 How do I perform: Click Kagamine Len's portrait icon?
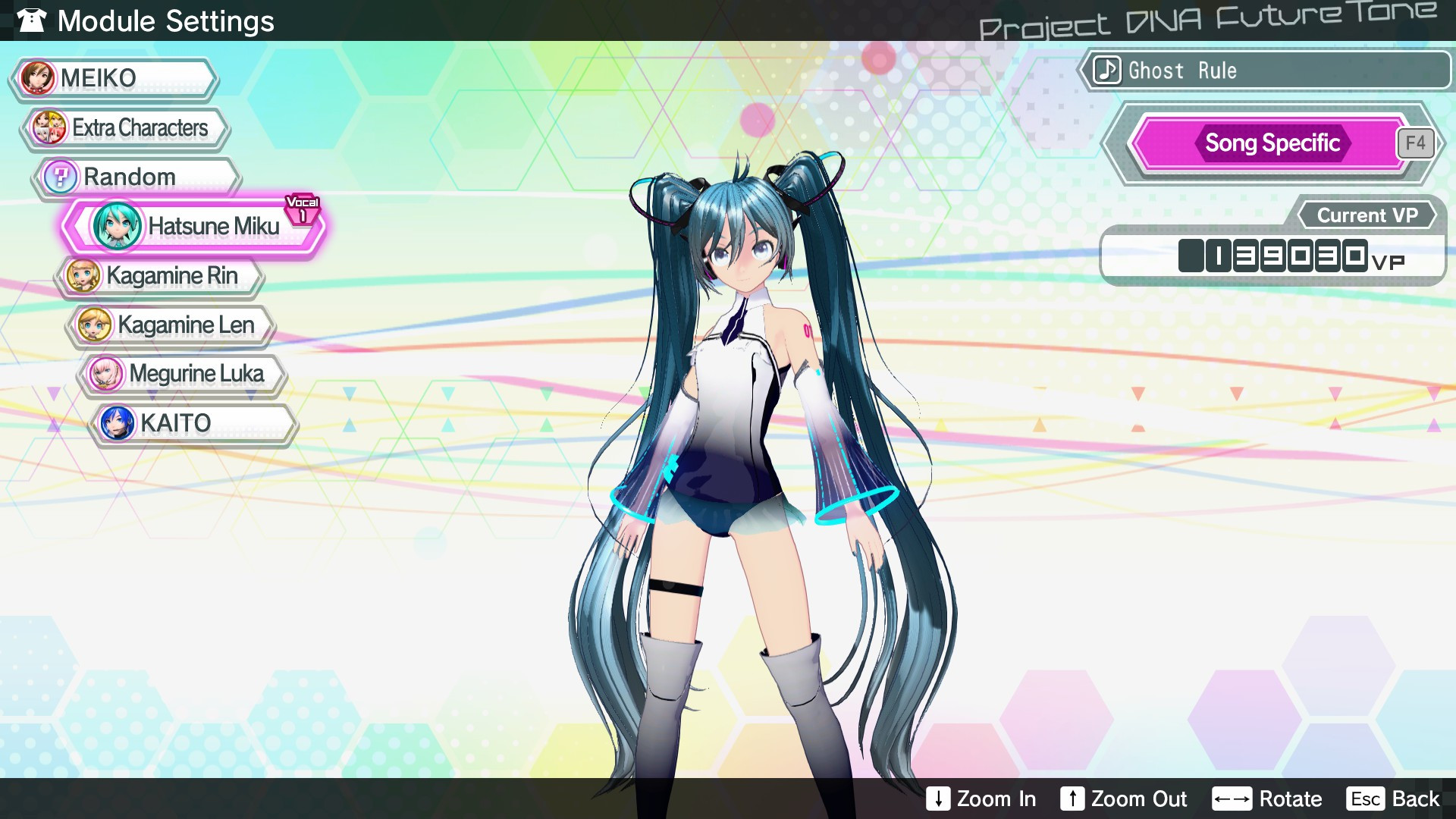[95, 325]
